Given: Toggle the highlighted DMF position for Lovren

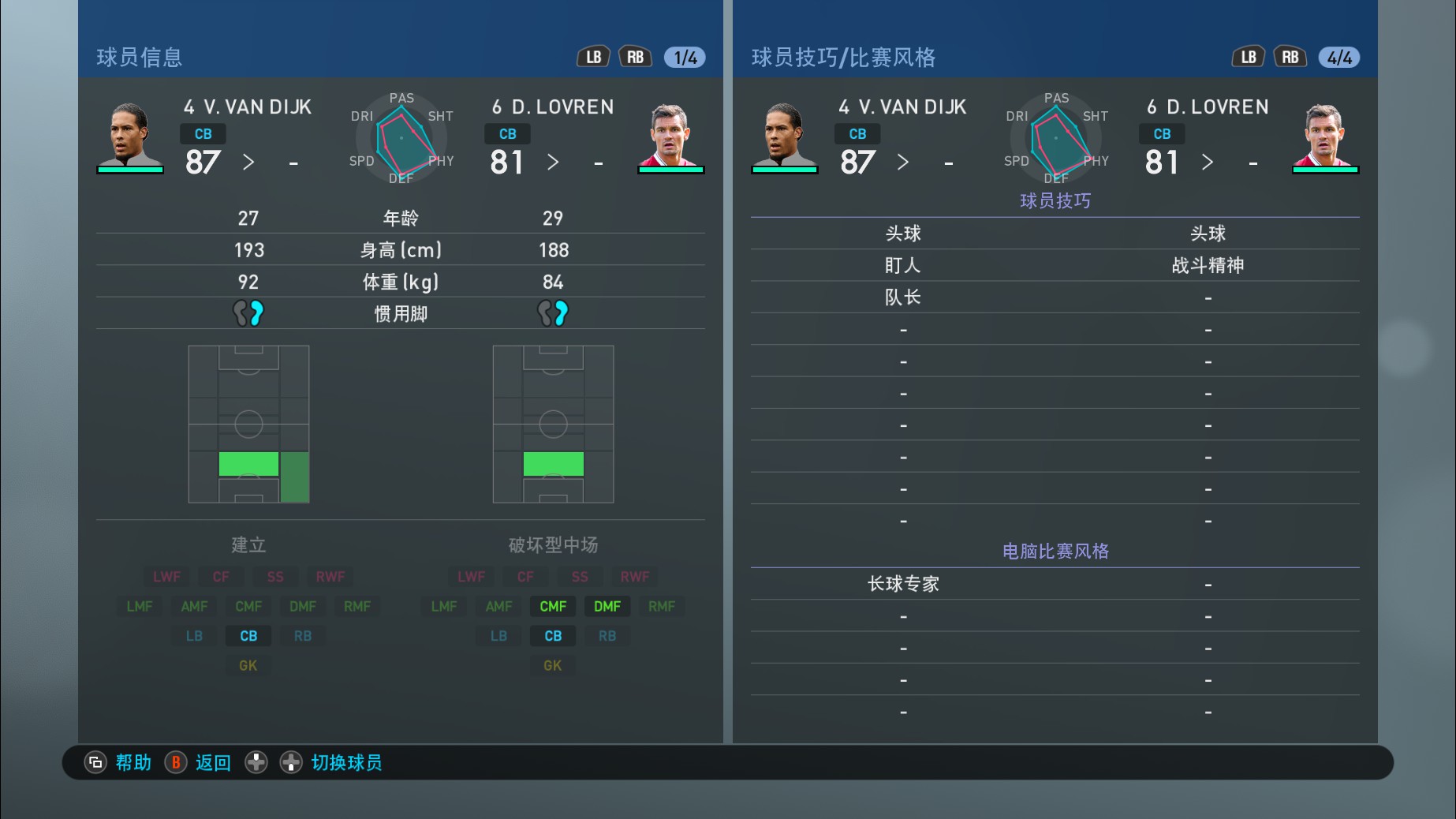Looking at the screenshot, I should (x=607, y=606).
